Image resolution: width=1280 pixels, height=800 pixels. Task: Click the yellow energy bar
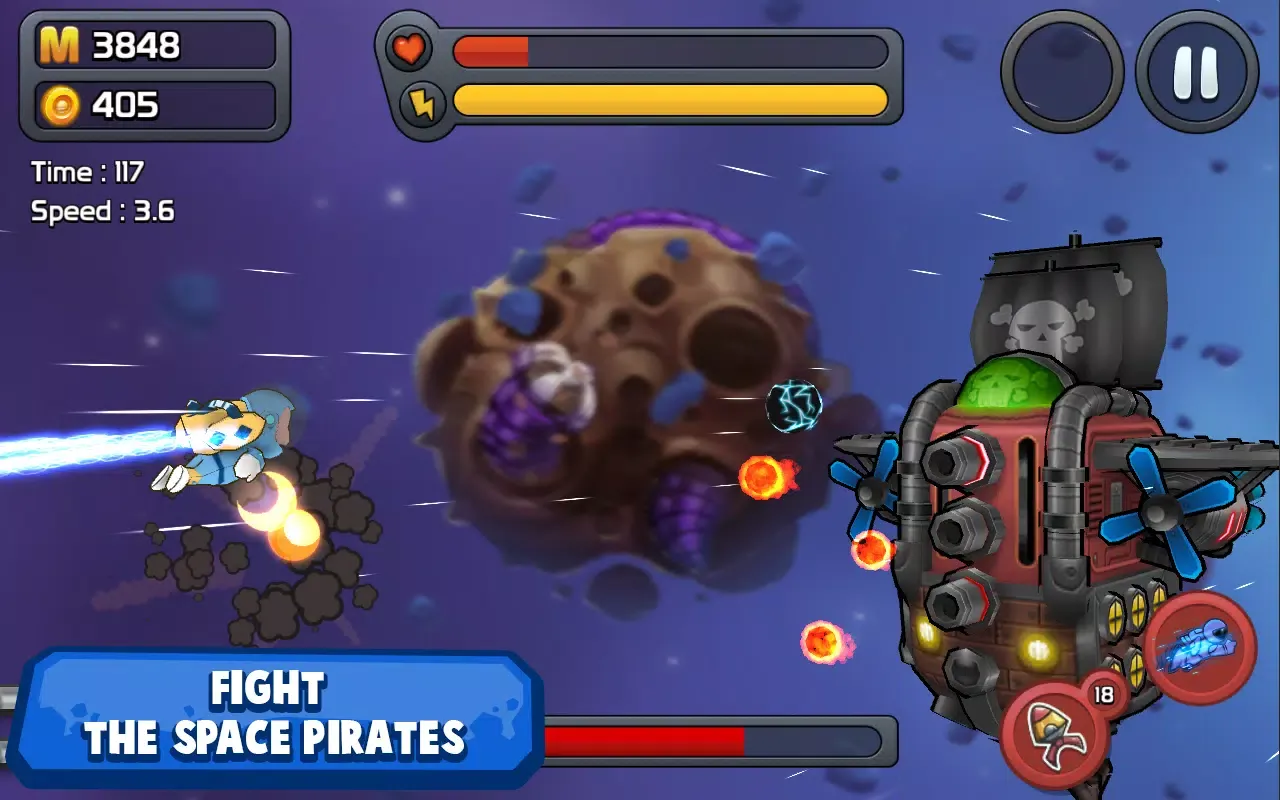[x=670, y=100]
